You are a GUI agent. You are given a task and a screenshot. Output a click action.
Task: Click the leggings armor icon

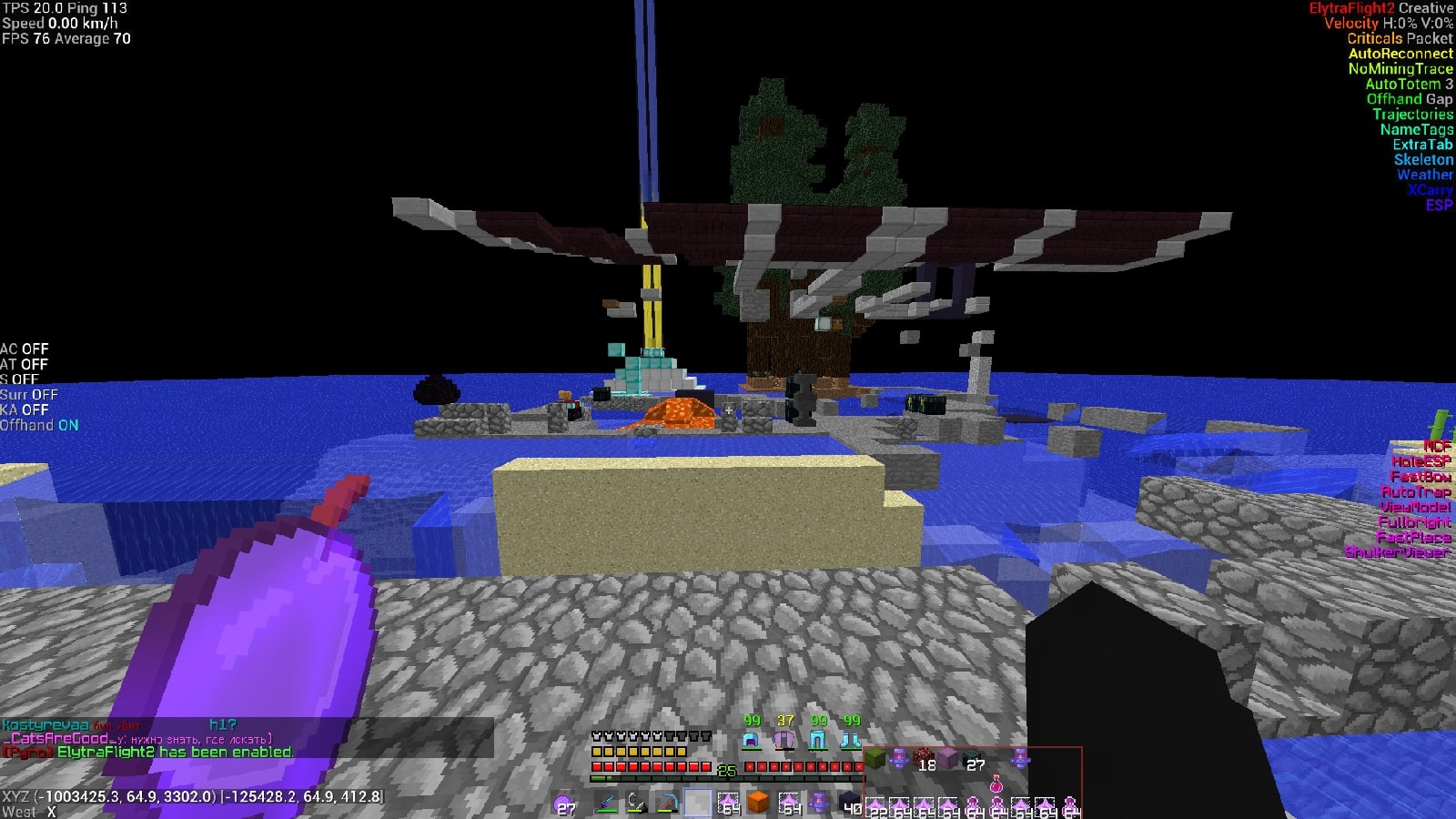pyautogui.click(x=817, y=741)
